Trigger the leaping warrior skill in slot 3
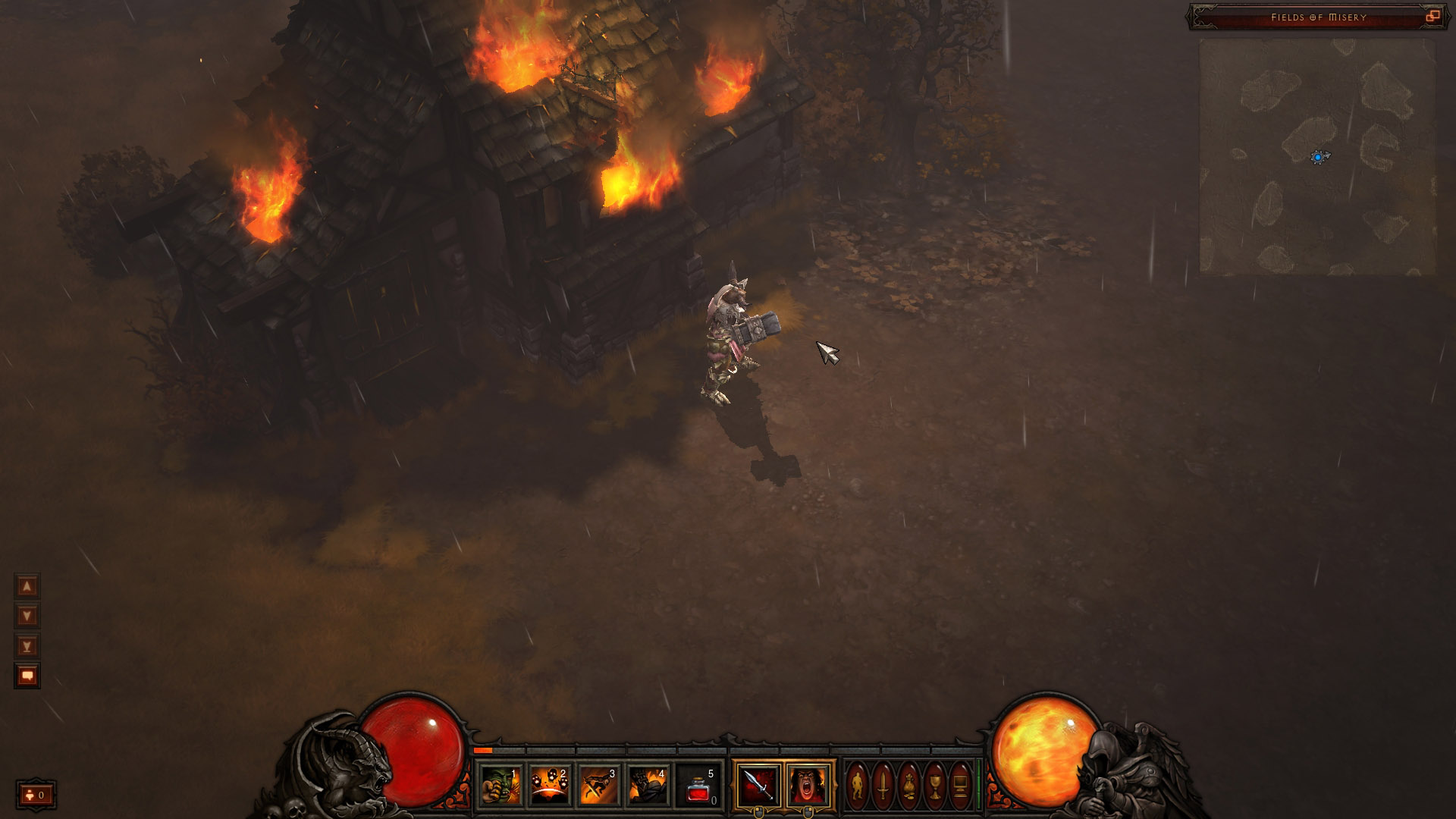The image size is (1456, 819). click(x=598, y=785)
